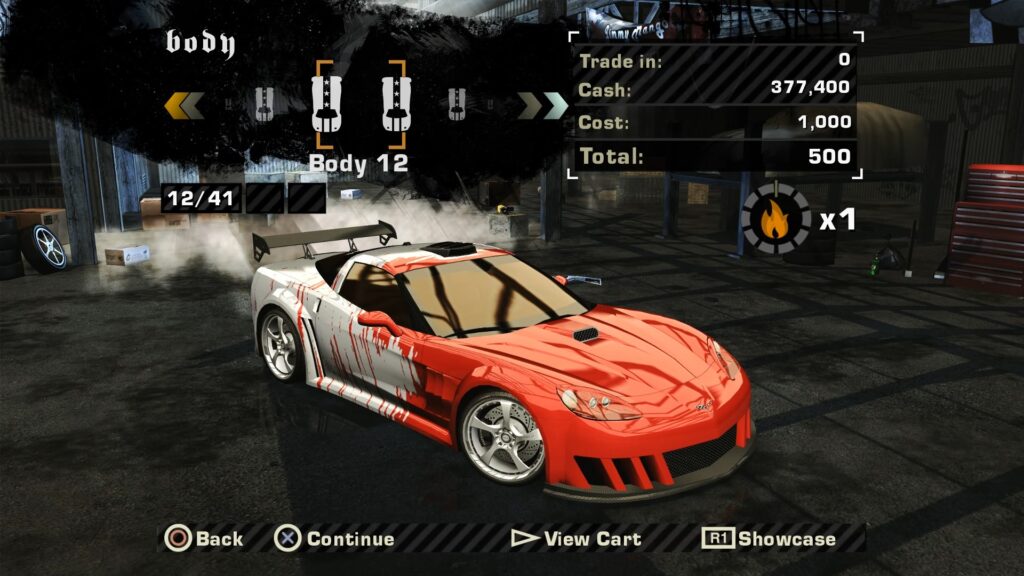Click the left chevron arrow in body selector

tap(184, 104)
